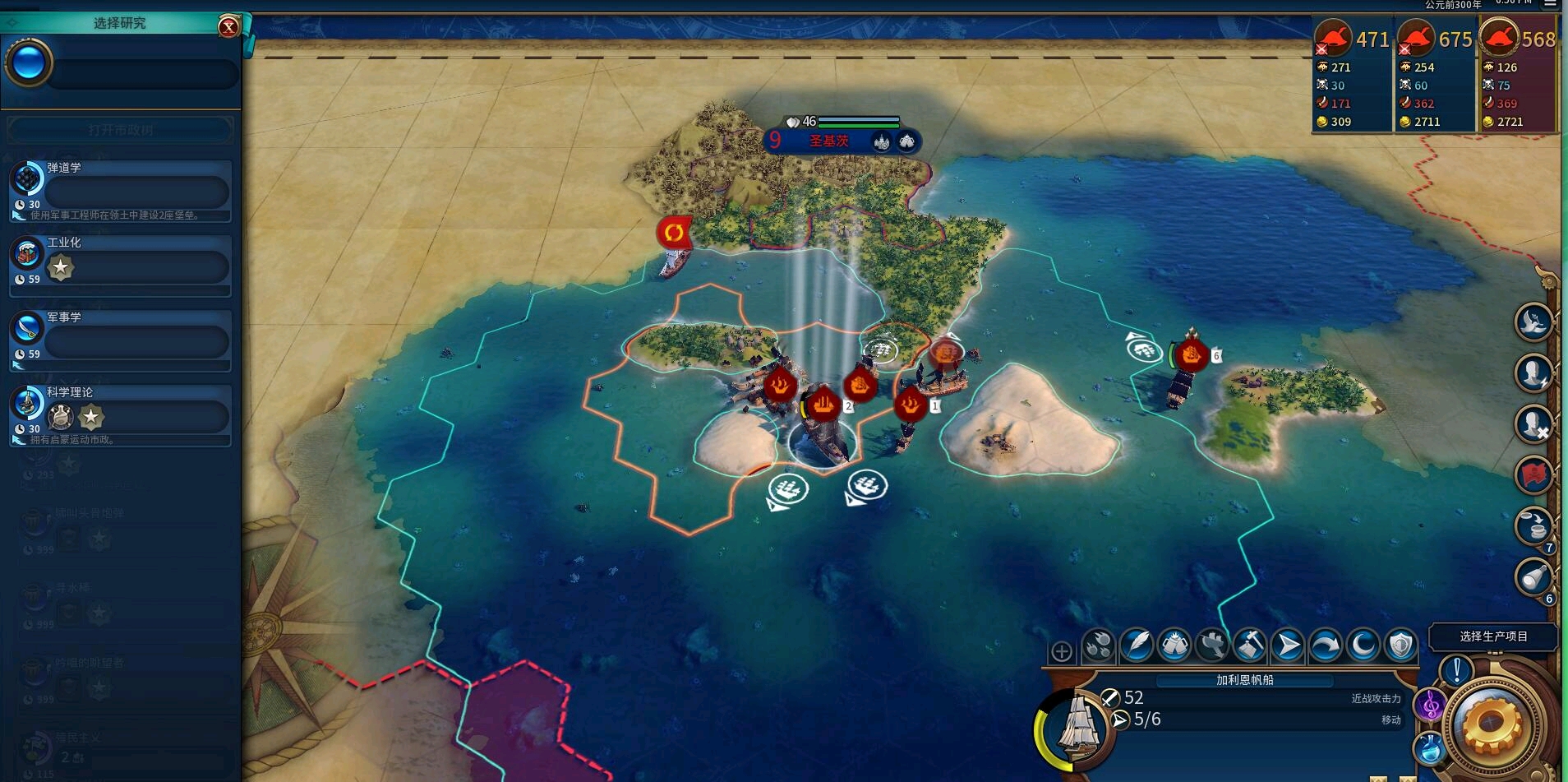Open the spyglass notification with badge 6

[x=1533, y=577]
